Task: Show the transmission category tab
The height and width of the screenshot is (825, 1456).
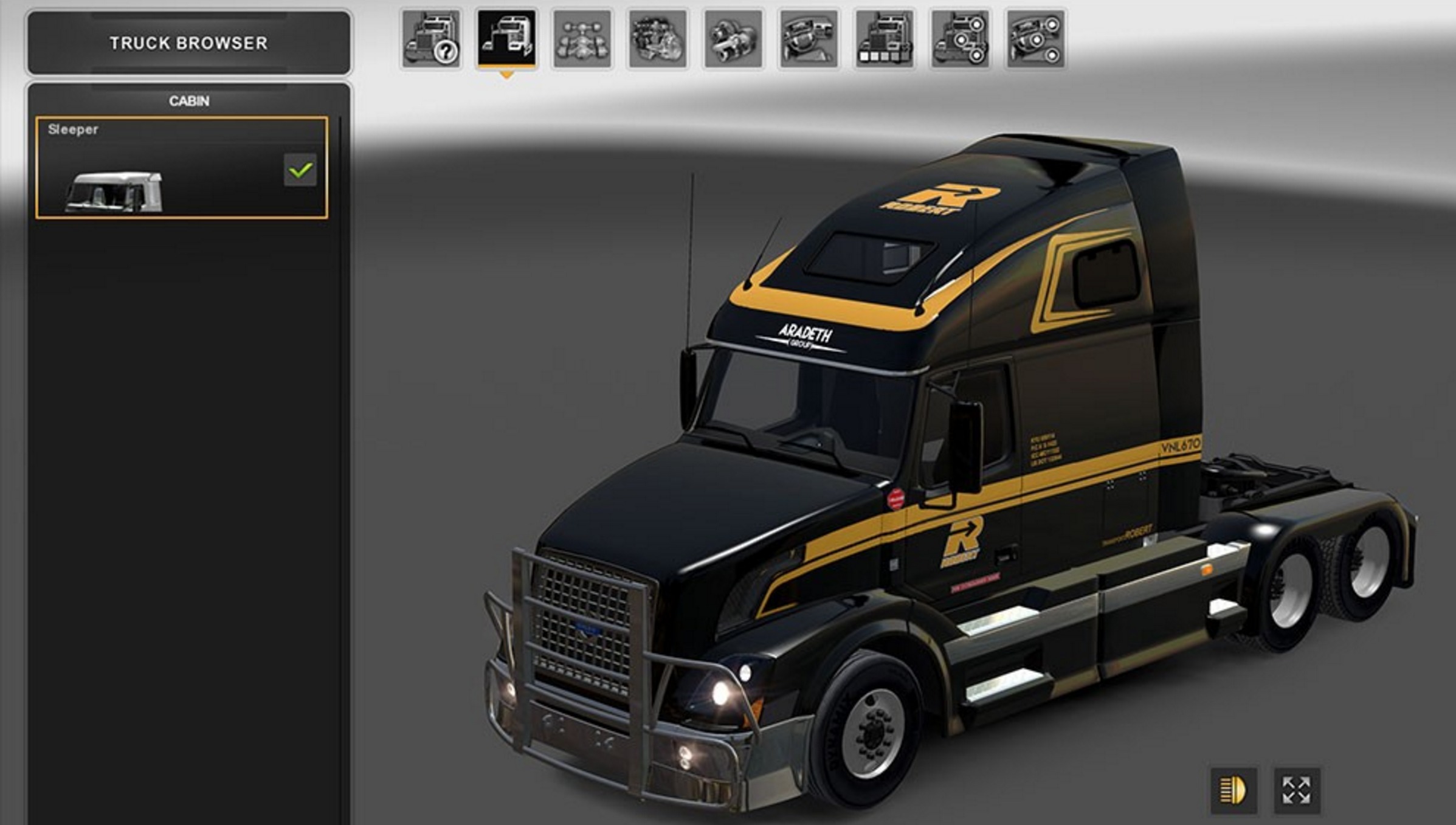Action: pos(733,39)
